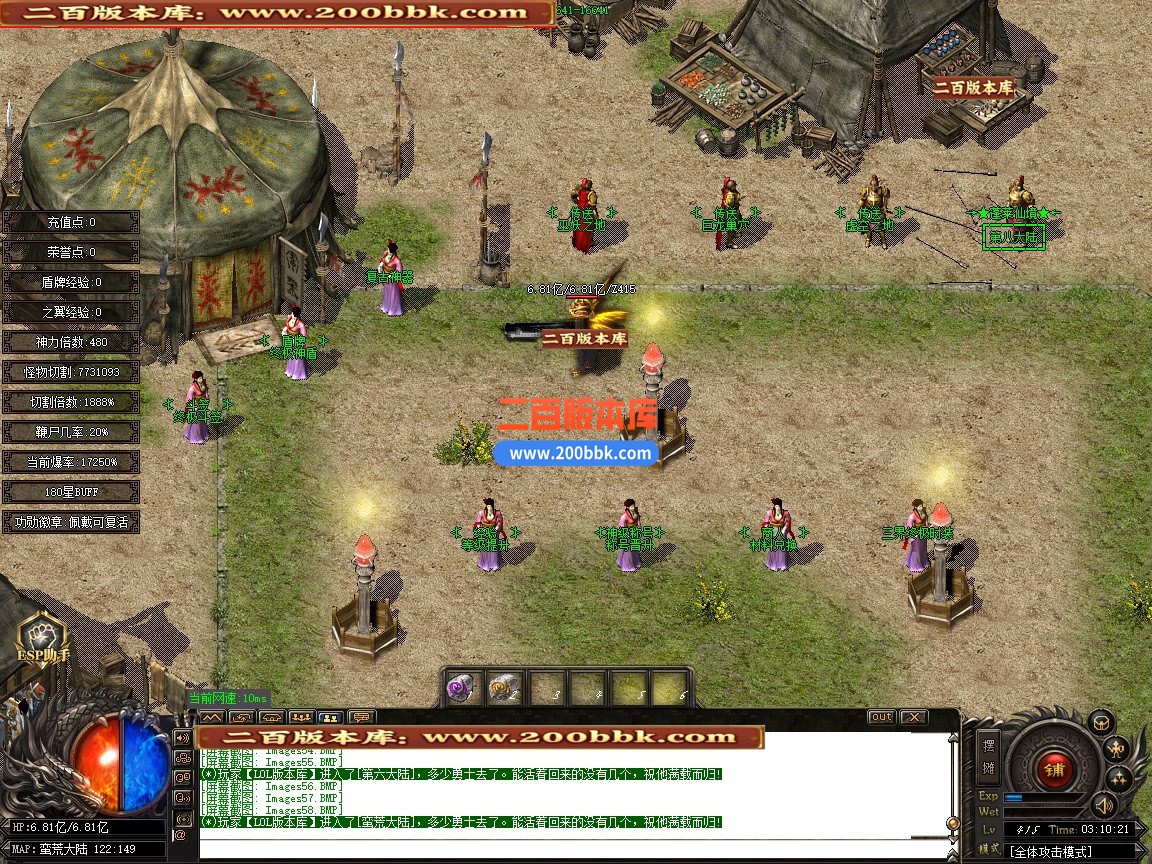The height and width of the screenshot is (864, 1152).
Task: Open the skills three-stars icon
Action: (x=1117, y=778)
